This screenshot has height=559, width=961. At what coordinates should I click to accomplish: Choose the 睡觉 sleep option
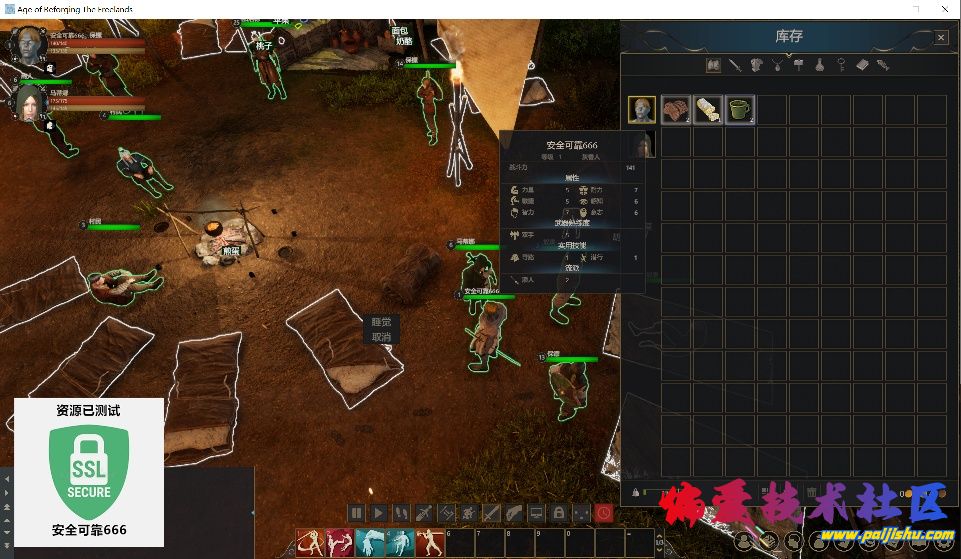coord(381,322)
